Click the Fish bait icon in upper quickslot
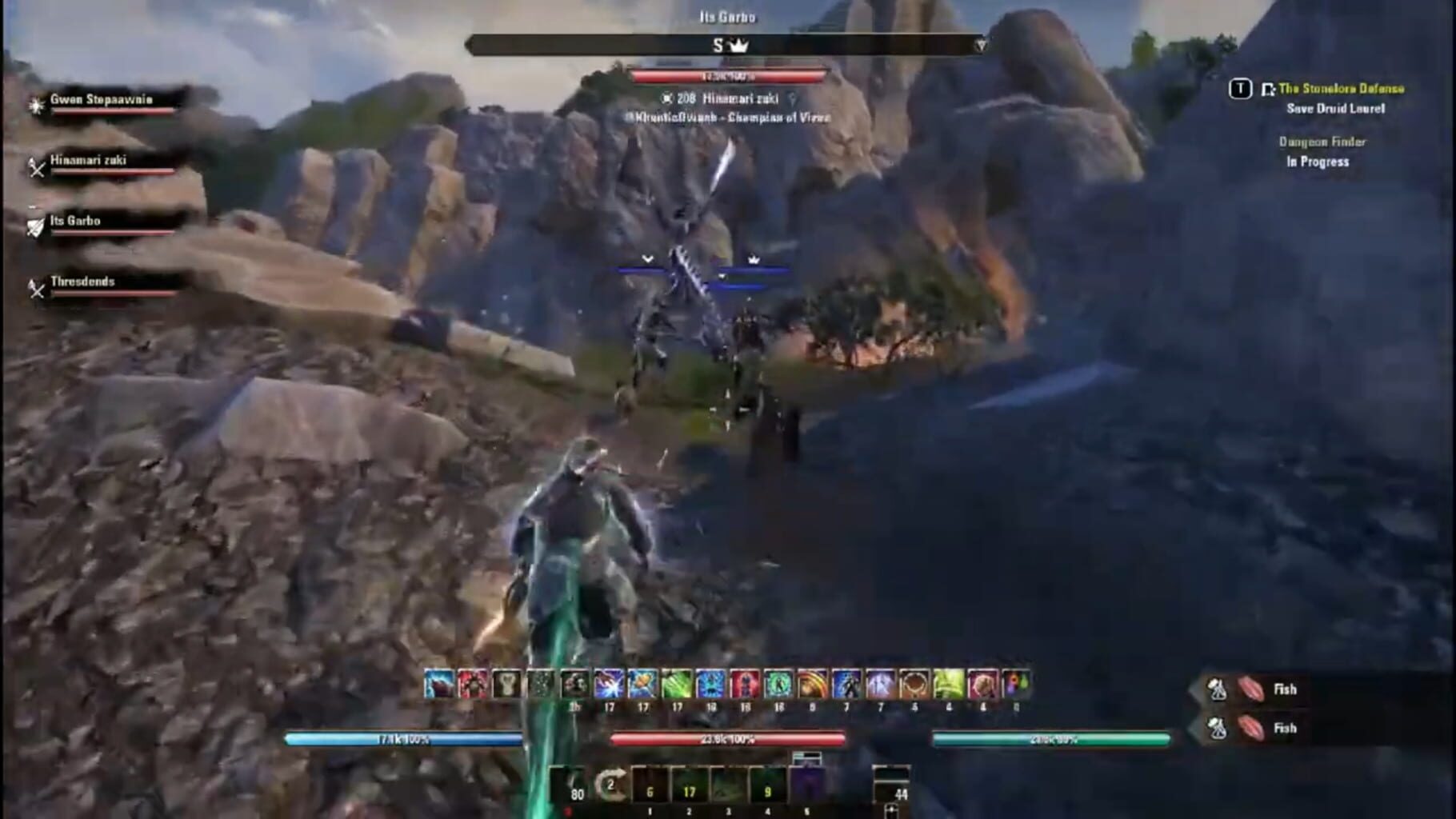The width and height of the screenshot is (1456, 819). [x=1250, y=689]
